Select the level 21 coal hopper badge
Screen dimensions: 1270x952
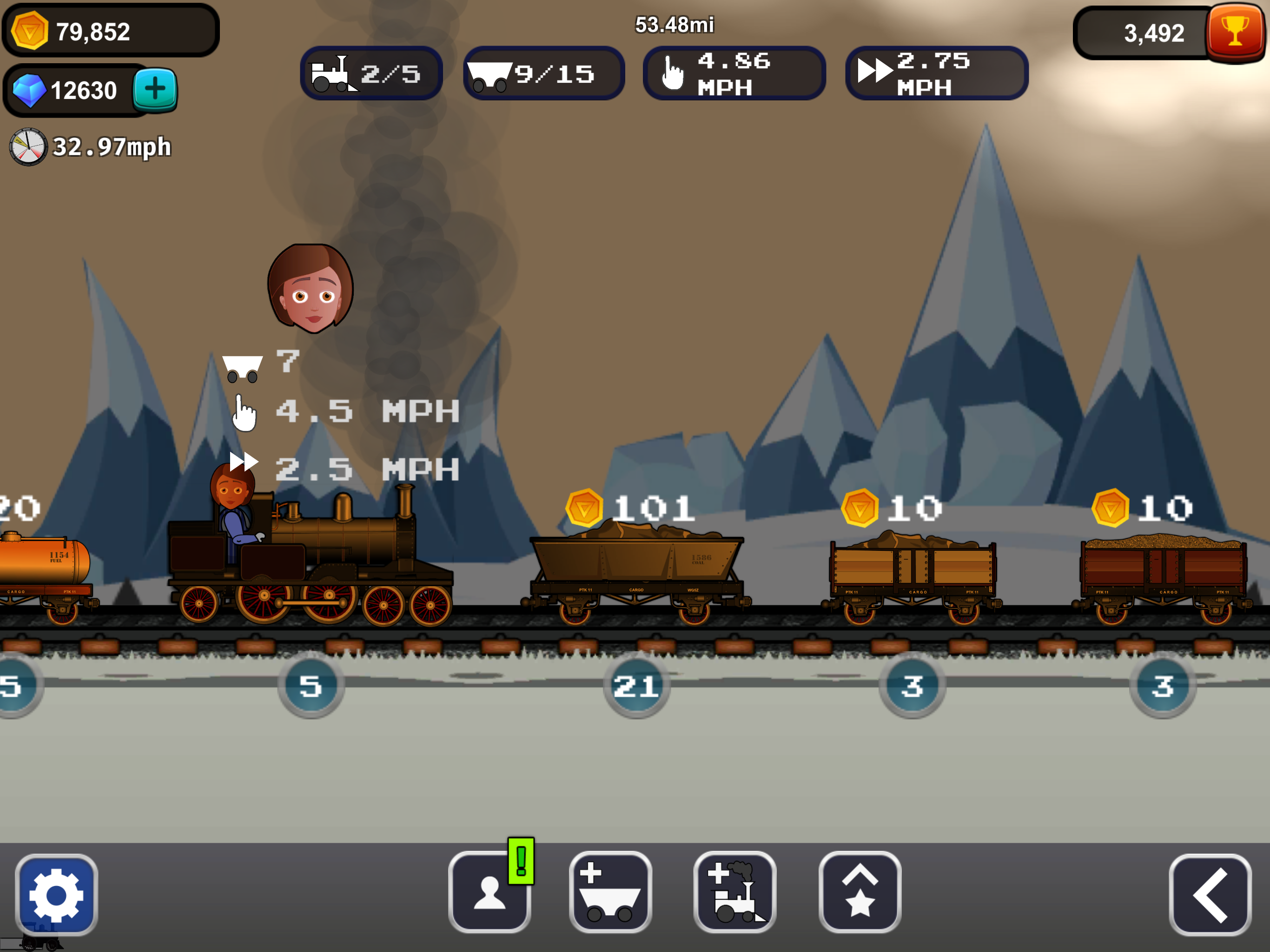click(636, 686)
